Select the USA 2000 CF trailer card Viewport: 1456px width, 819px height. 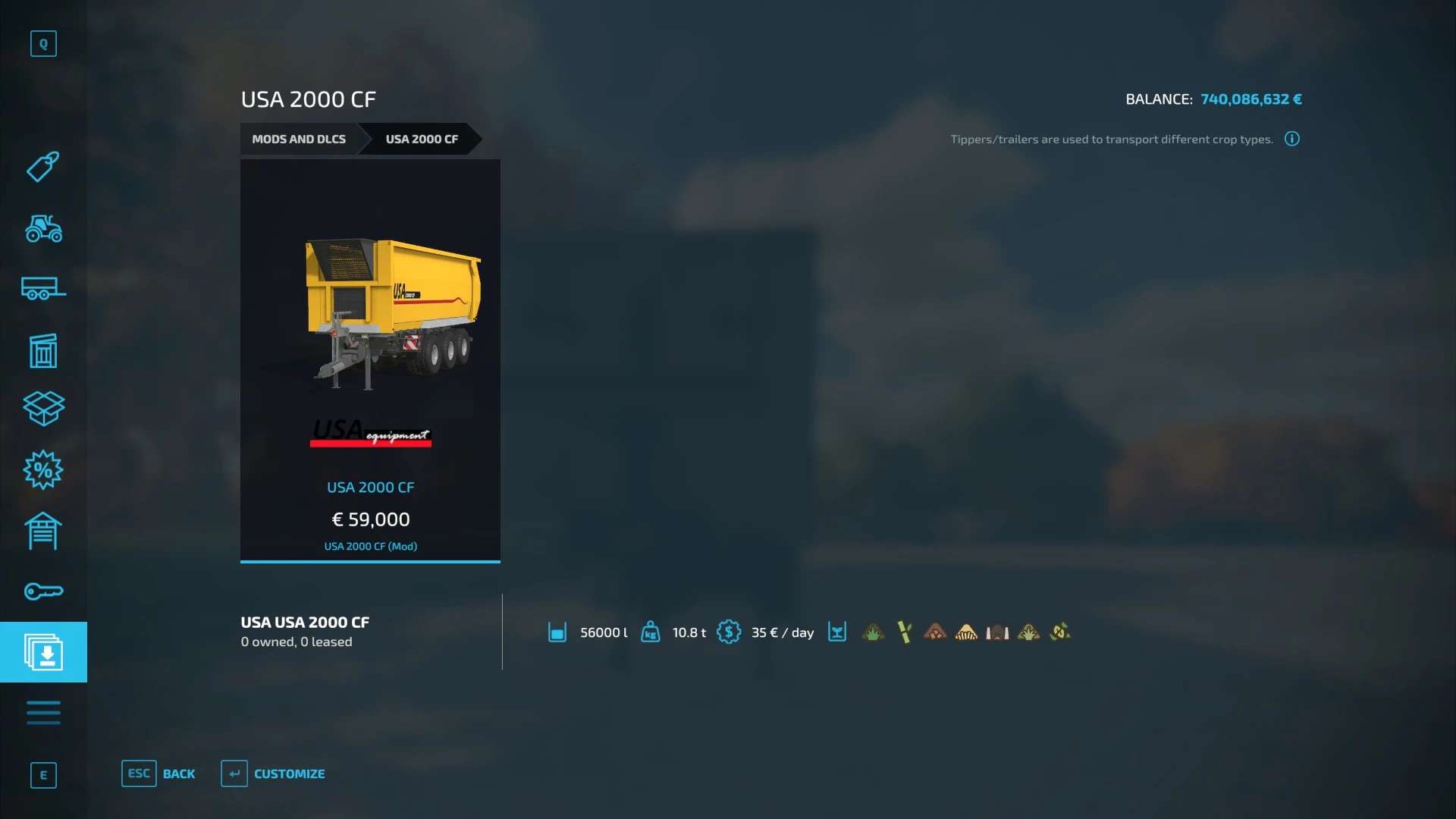pyautogui.click(x=370, y=360)
